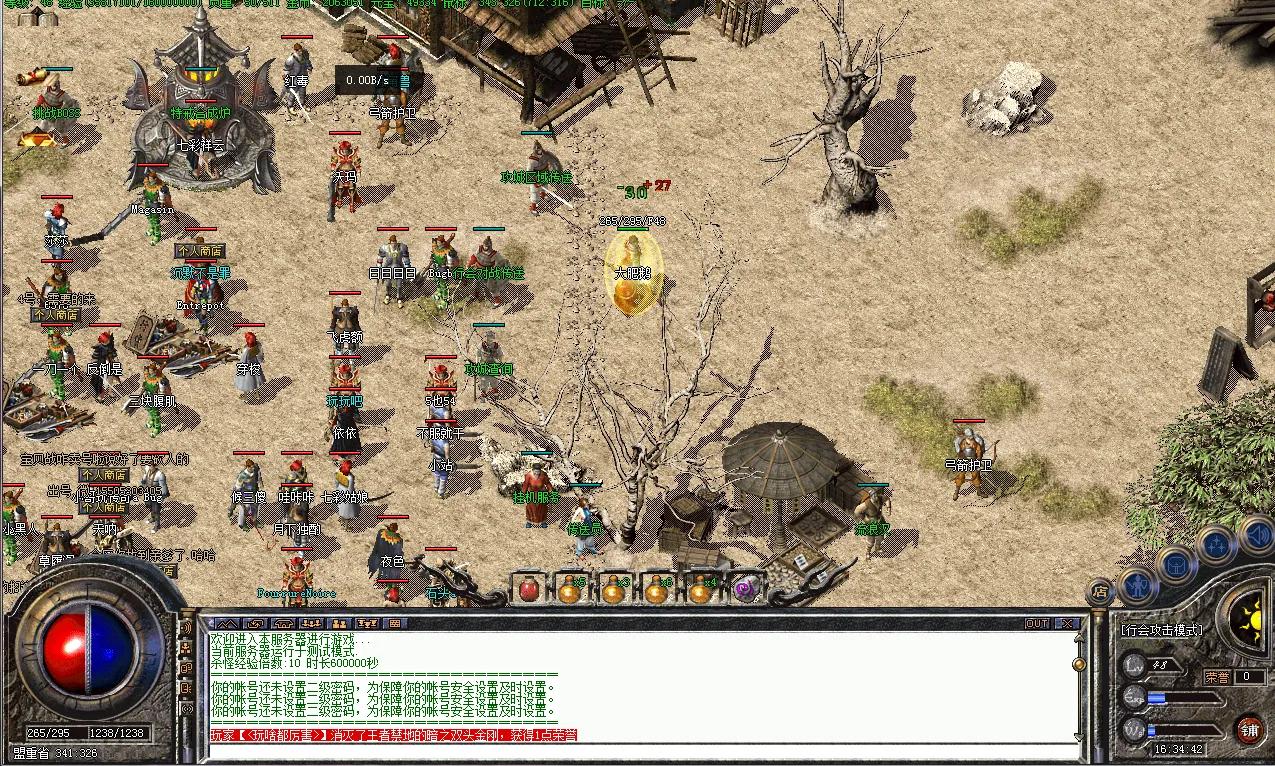Open the red 铺 stall button
Image resolution: width=1275 pixels, height=766 pixels.
(1249, 728)
